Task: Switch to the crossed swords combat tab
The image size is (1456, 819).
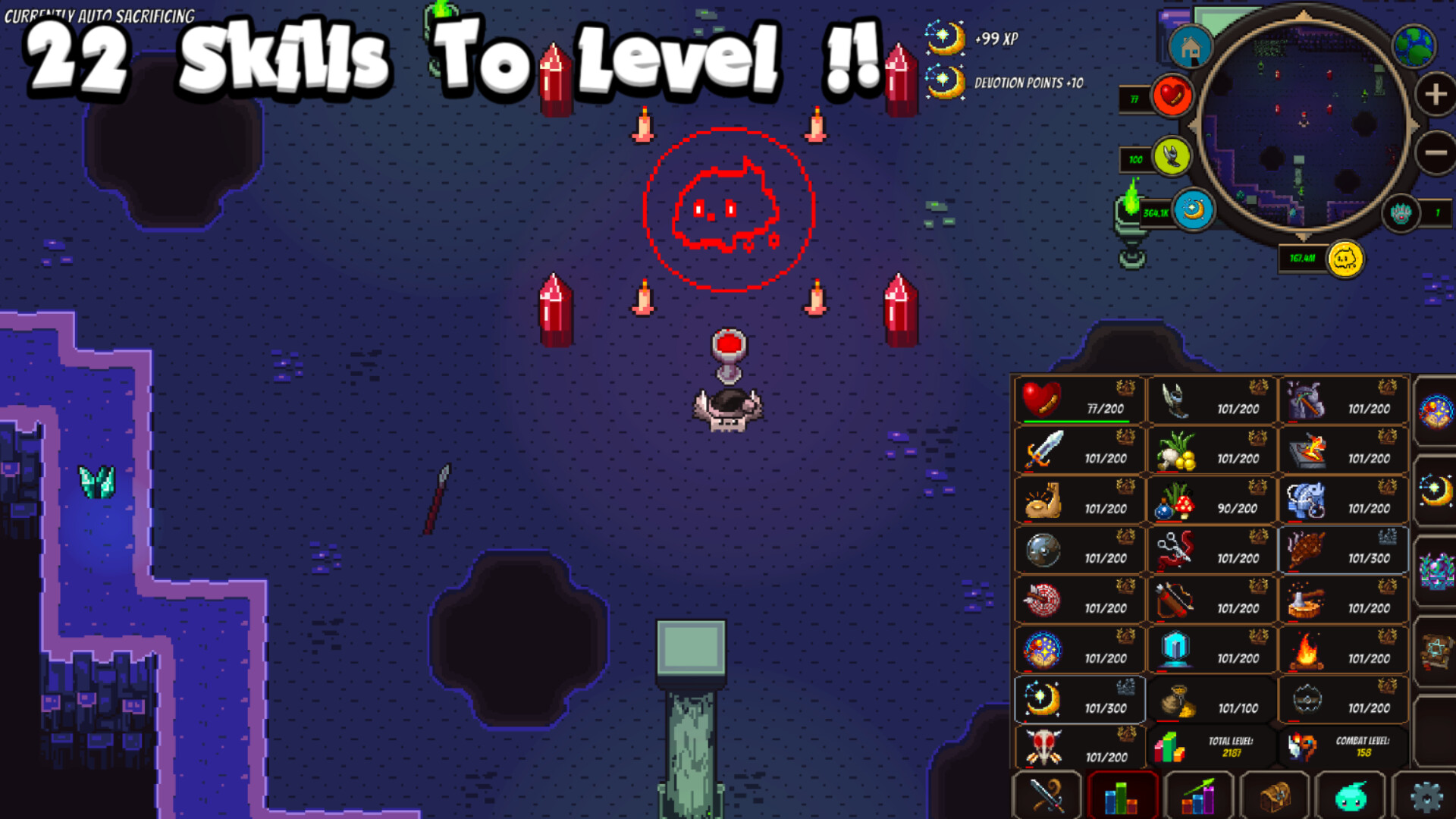Action: coord(1046,793)
